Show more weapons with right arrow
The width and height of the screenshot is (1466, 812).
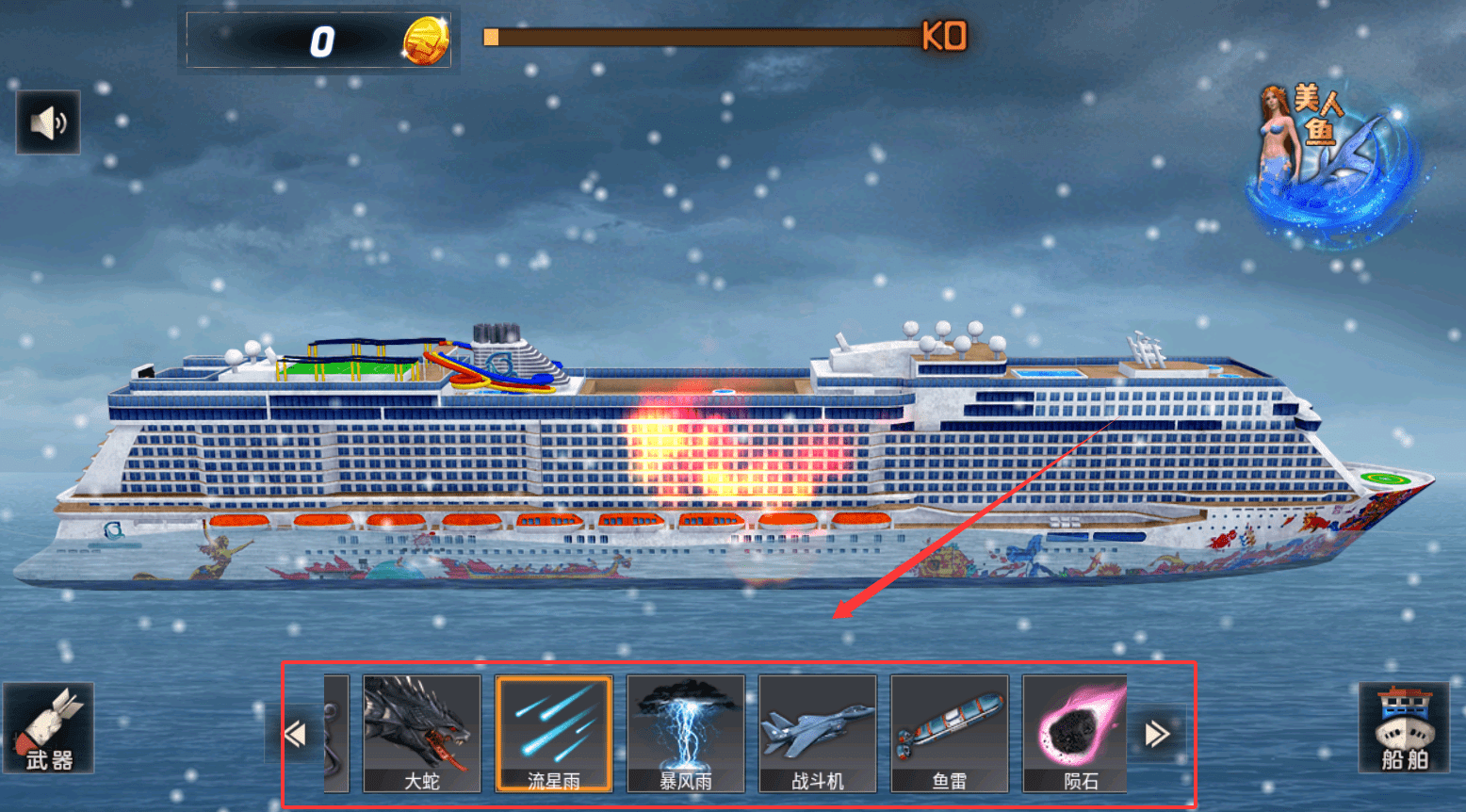(1157, 734)
